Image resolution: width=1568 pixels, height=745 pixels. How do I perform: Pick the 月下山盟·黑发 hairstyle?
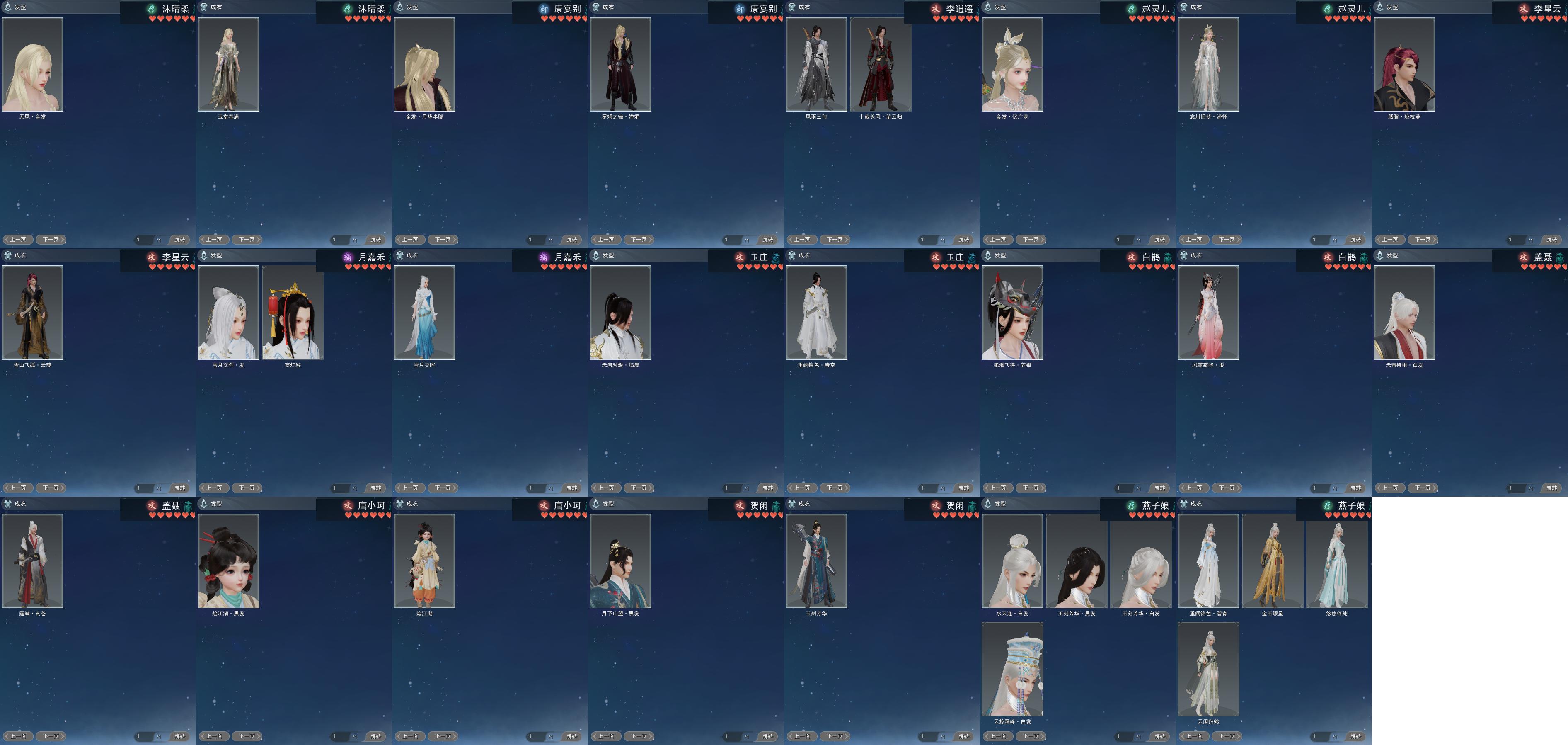620,561
